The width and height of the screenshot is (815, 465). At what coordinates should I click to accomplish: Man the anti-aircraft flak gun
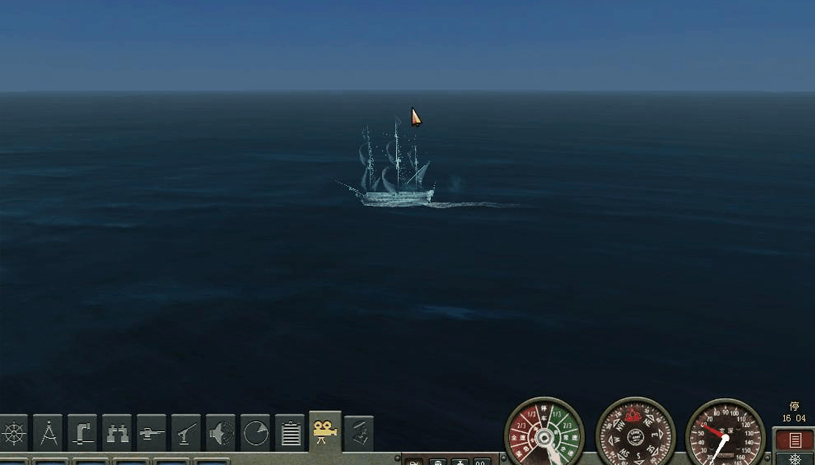(186, 434)
